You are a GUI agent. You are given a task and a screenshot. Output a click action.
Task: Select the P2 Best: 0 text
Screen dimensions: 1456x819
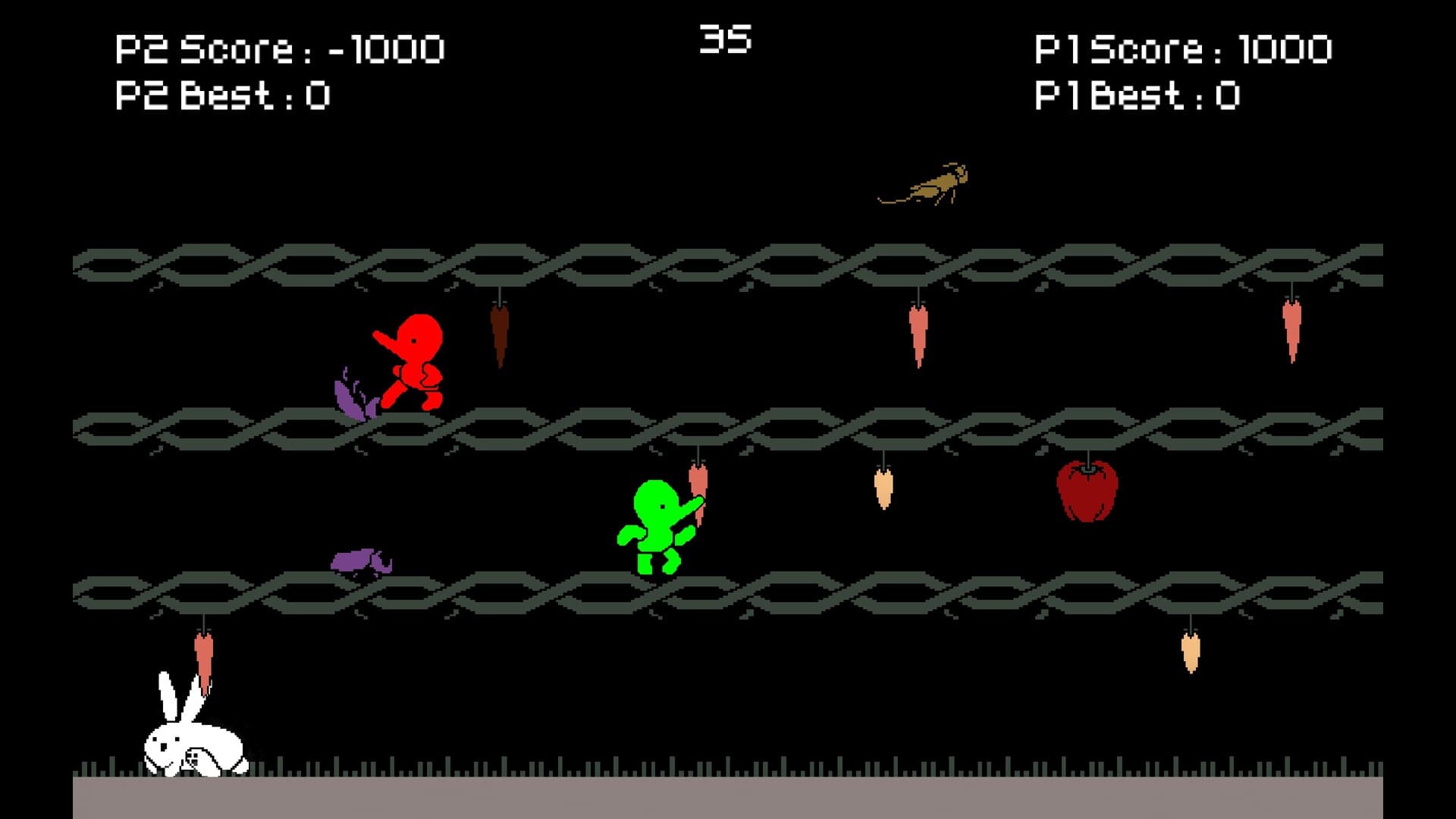(x=224, y=95)
